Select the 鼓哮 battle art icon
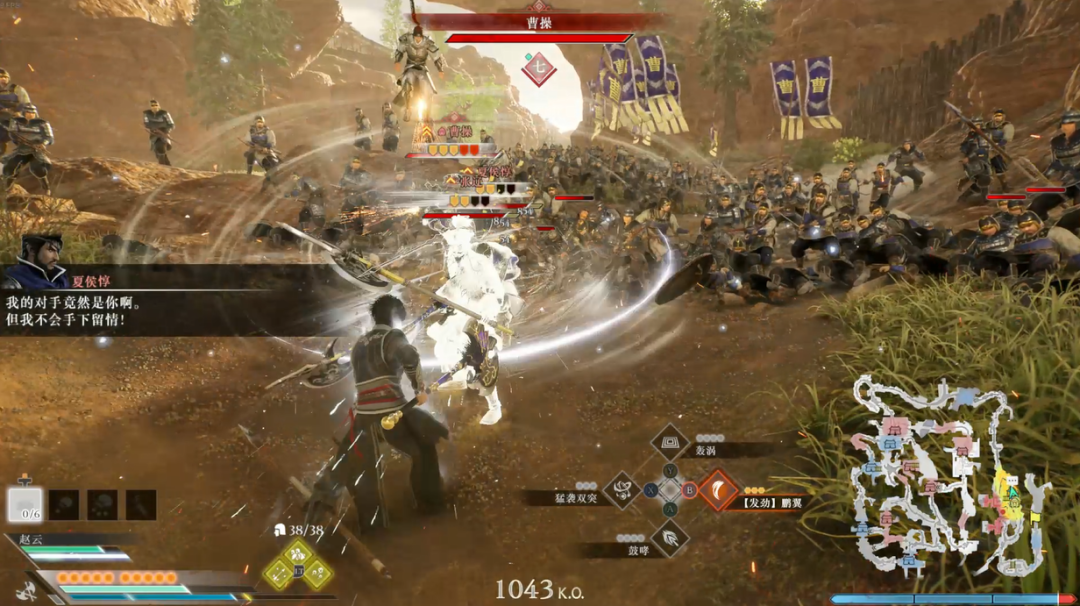The height and width of the screenshot is (606, 1080). 669,538
